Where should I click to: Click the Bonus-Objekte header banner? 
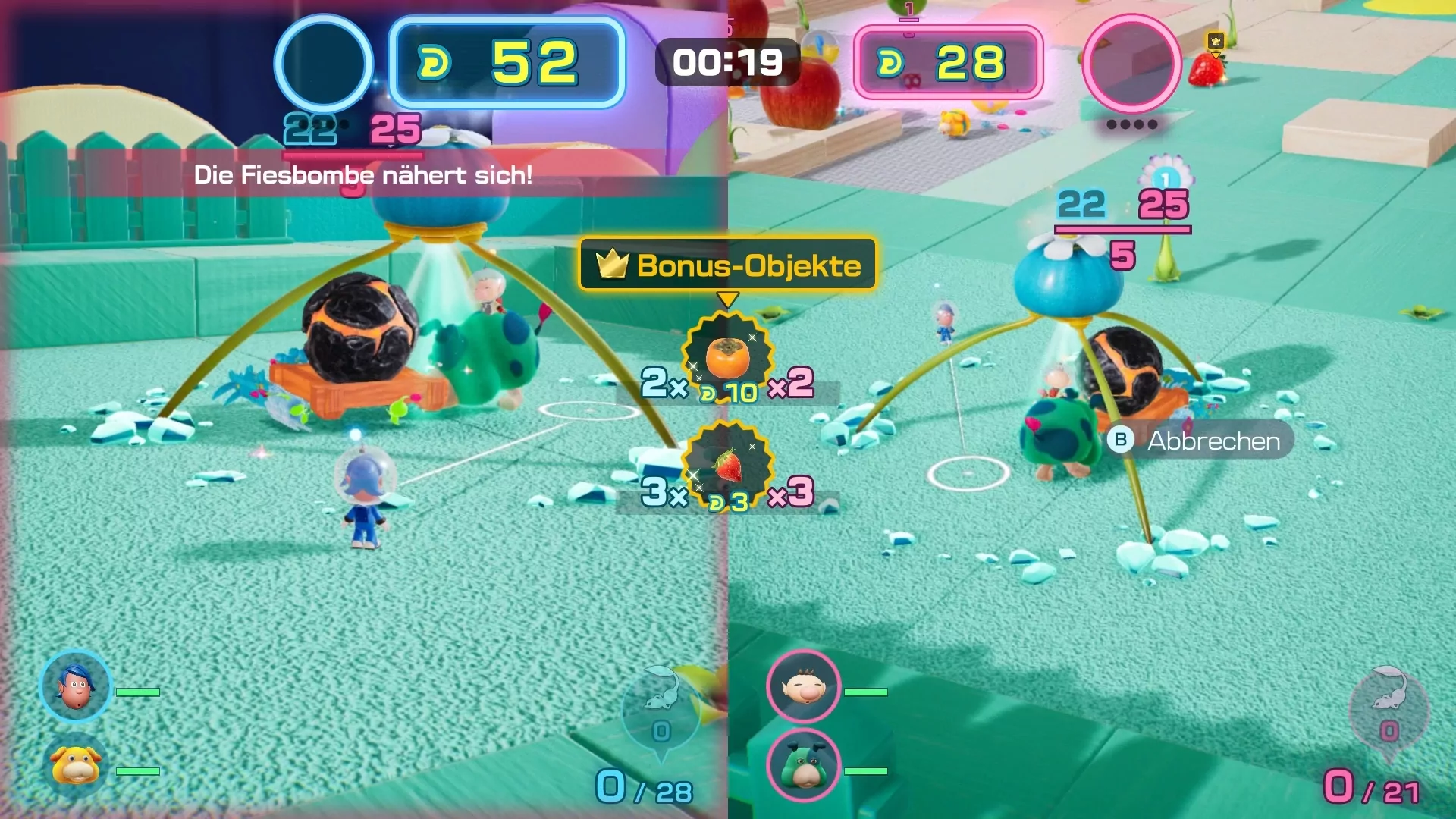click(x=727, y=265)
